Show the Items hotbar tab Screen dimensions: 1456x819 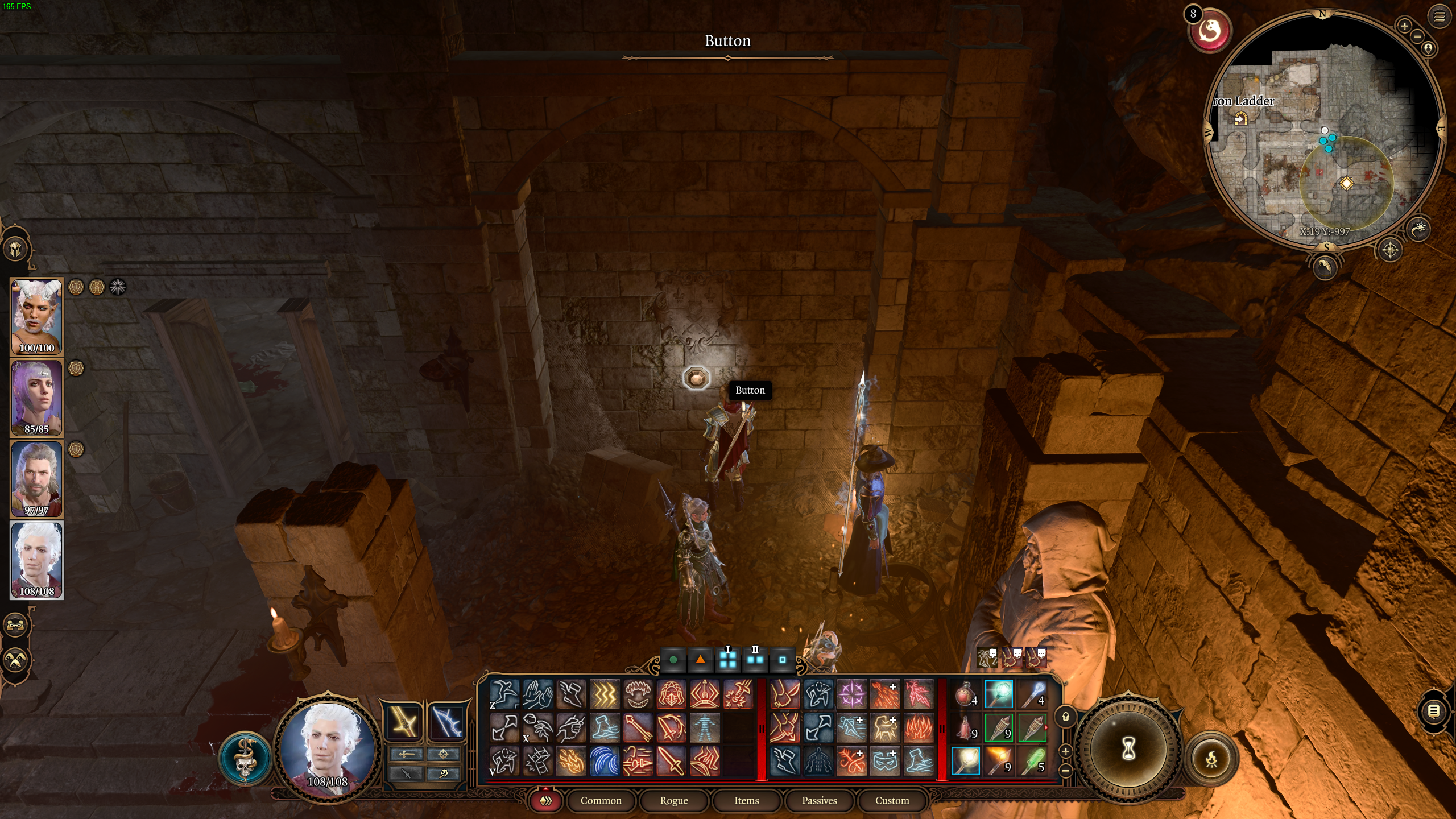(746, 800)
